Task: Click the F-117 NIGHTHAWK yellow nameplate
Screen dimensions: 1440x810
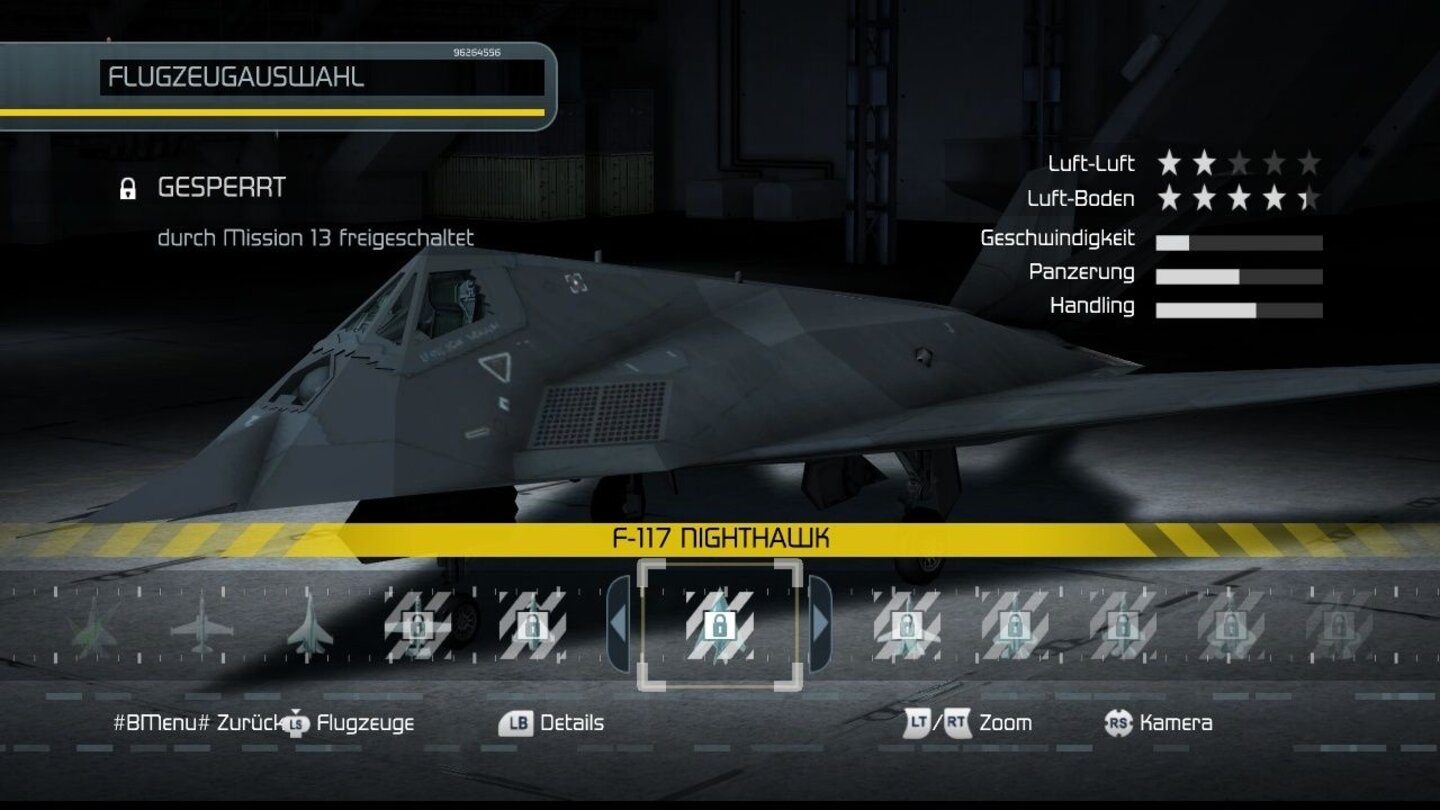Action: (722, 536)
